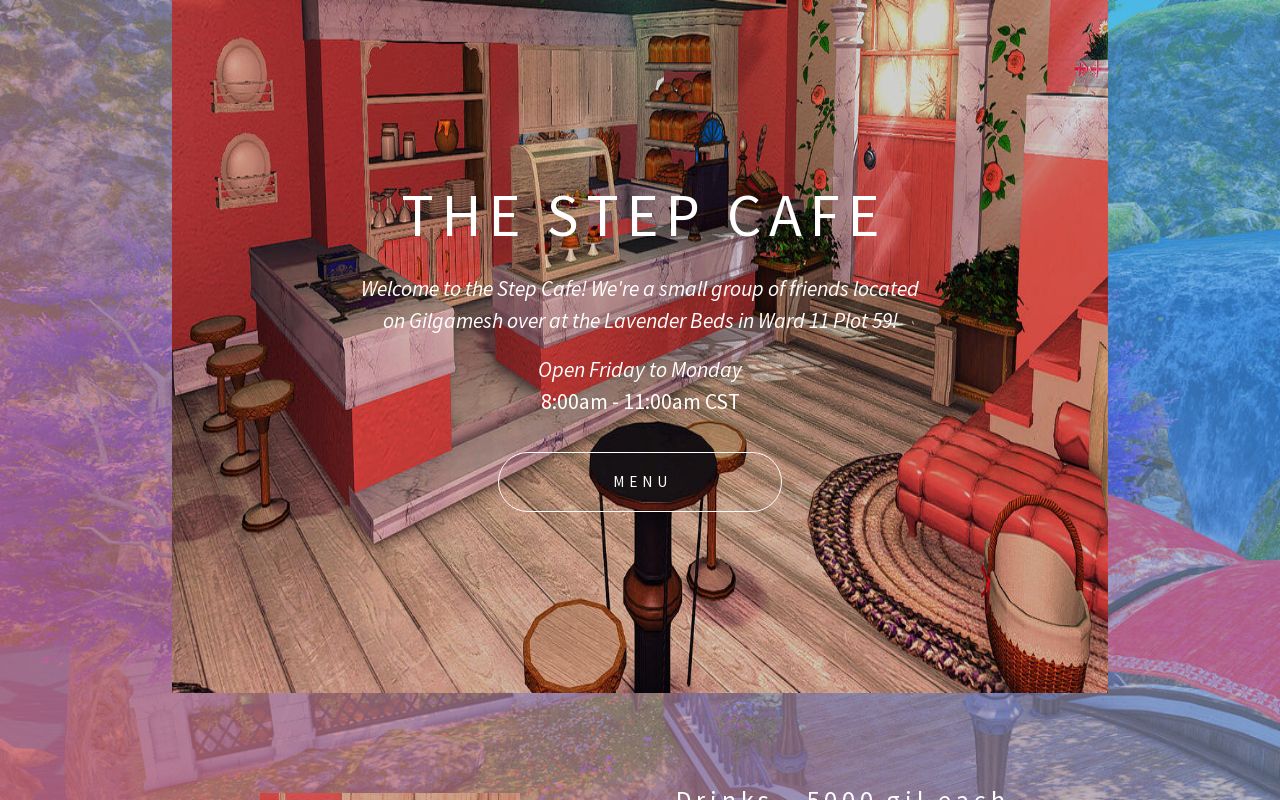Open the menu board image at bottom left
Screen dimensions: 1280x800
coord(389,796)
